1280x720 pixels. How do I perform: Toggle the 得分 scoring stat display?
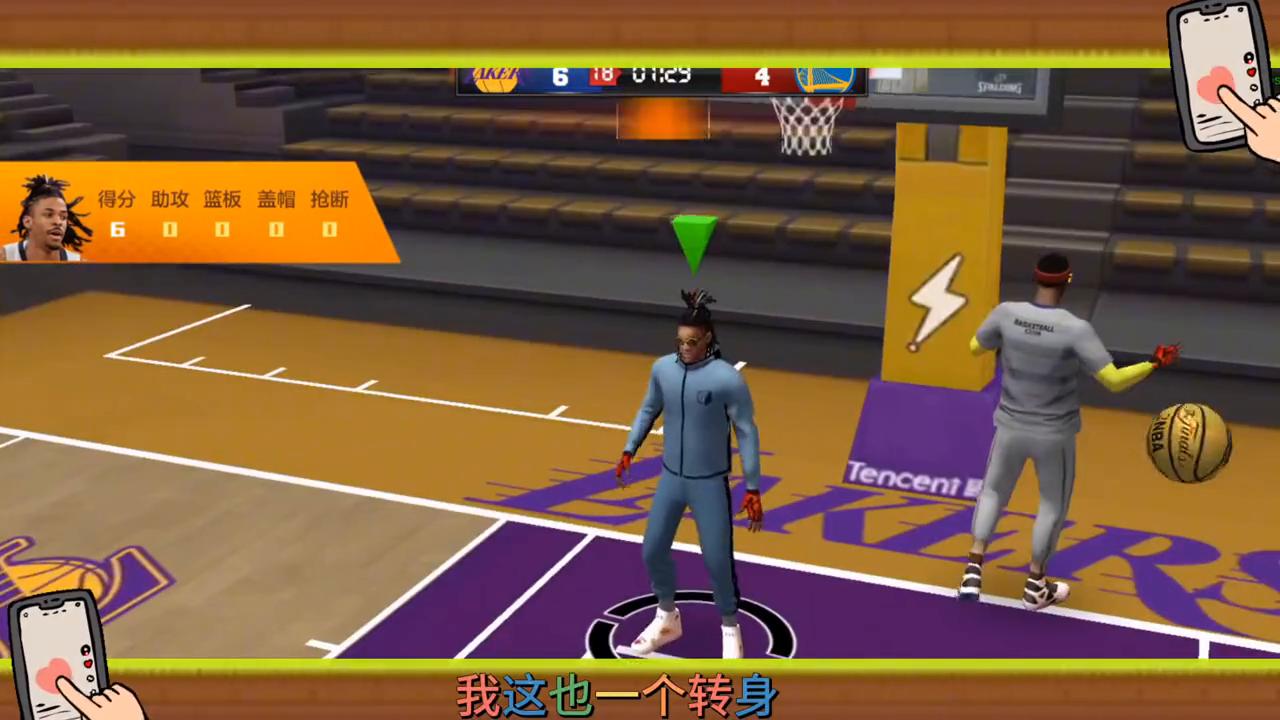click(x=115, y=199)
